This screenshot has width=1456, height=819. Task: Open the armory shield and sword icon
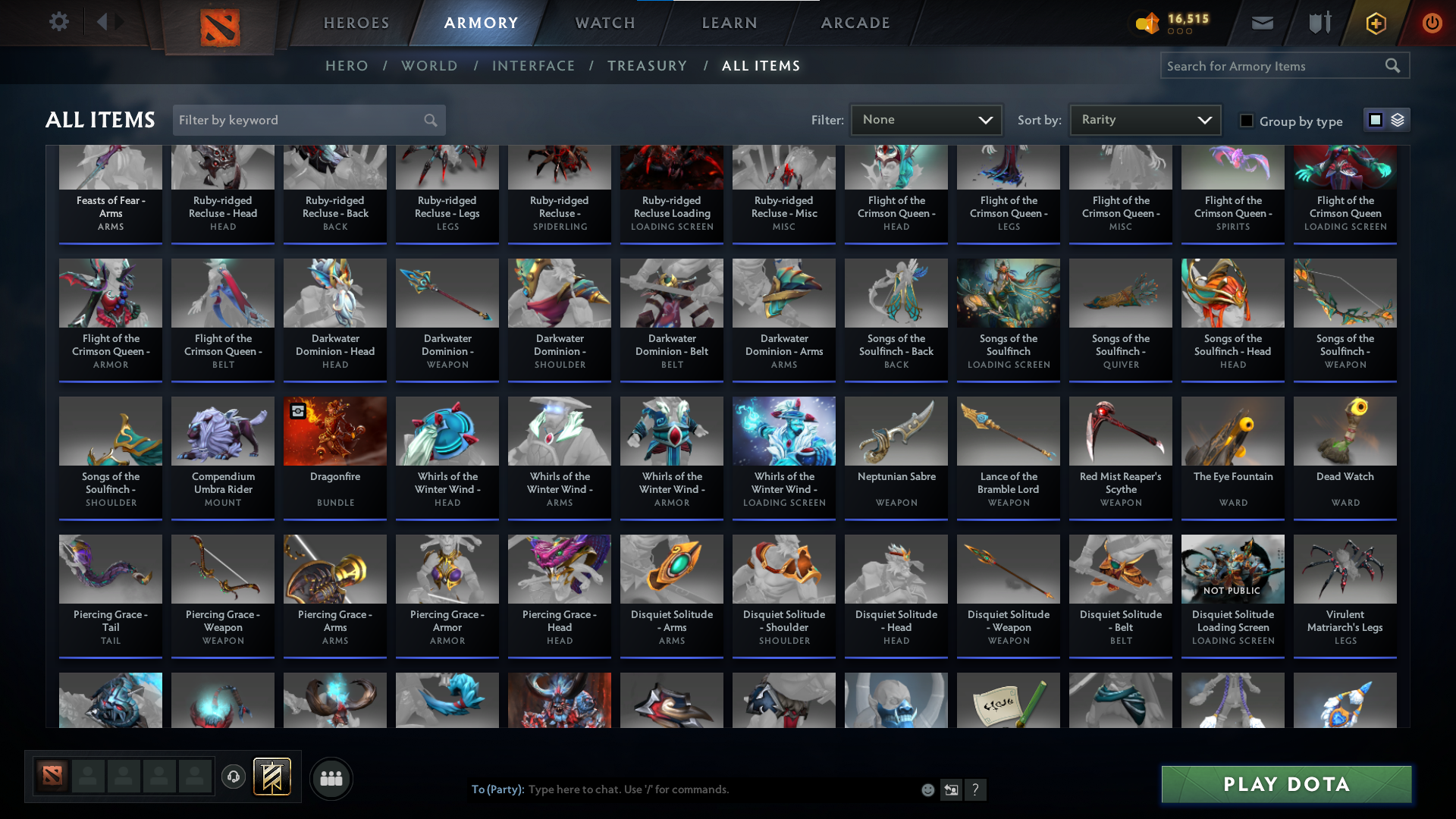click(1318, 23)
